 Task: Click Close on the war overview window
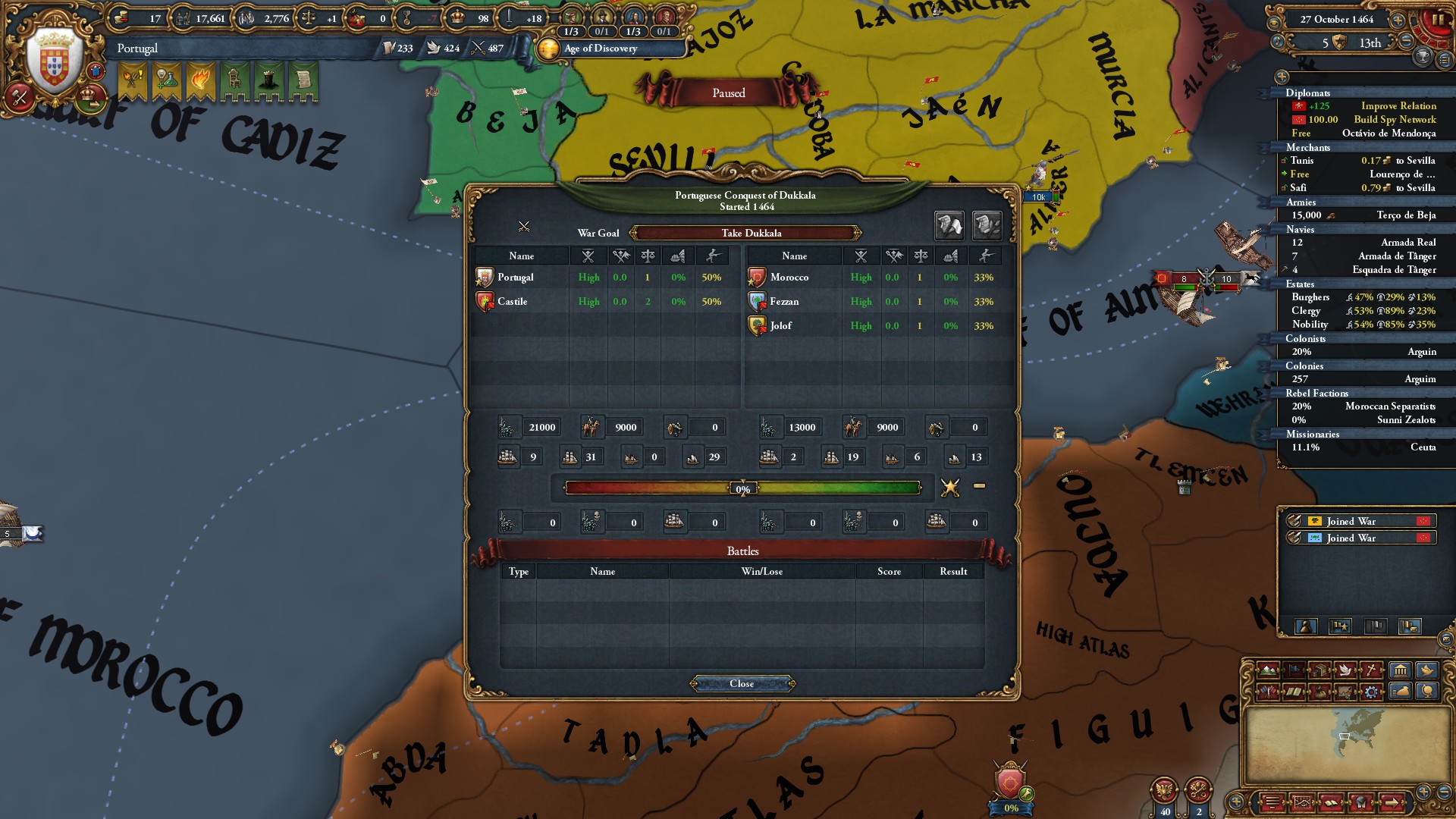pos(742,682)
